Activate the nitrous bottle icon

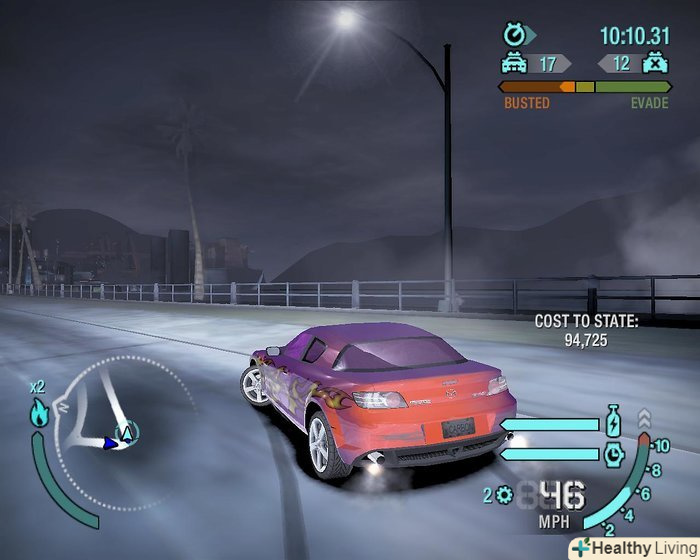[613, 422]
